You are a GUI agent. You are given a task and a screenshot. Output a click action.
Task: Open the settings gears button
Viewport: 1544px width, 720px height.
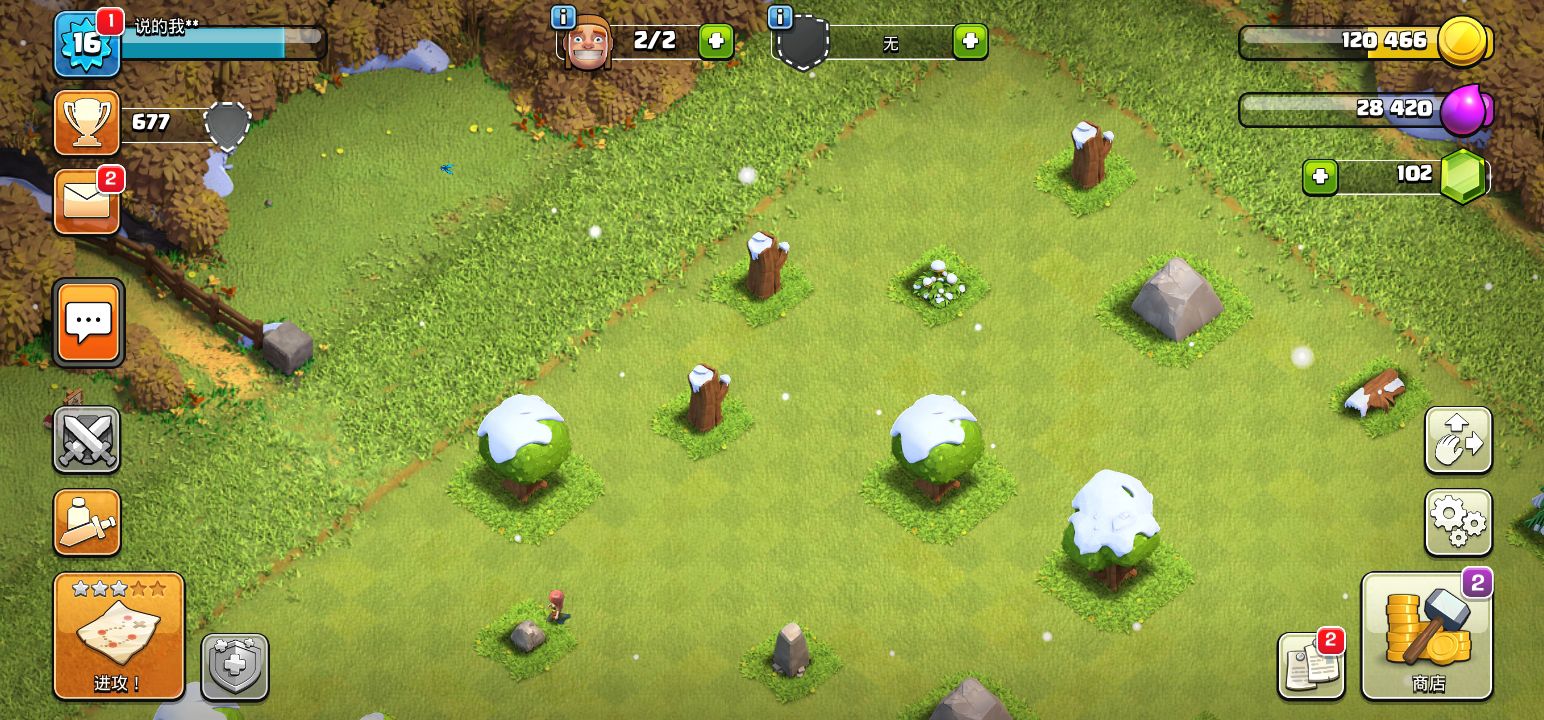click(x=1458, y=522)
